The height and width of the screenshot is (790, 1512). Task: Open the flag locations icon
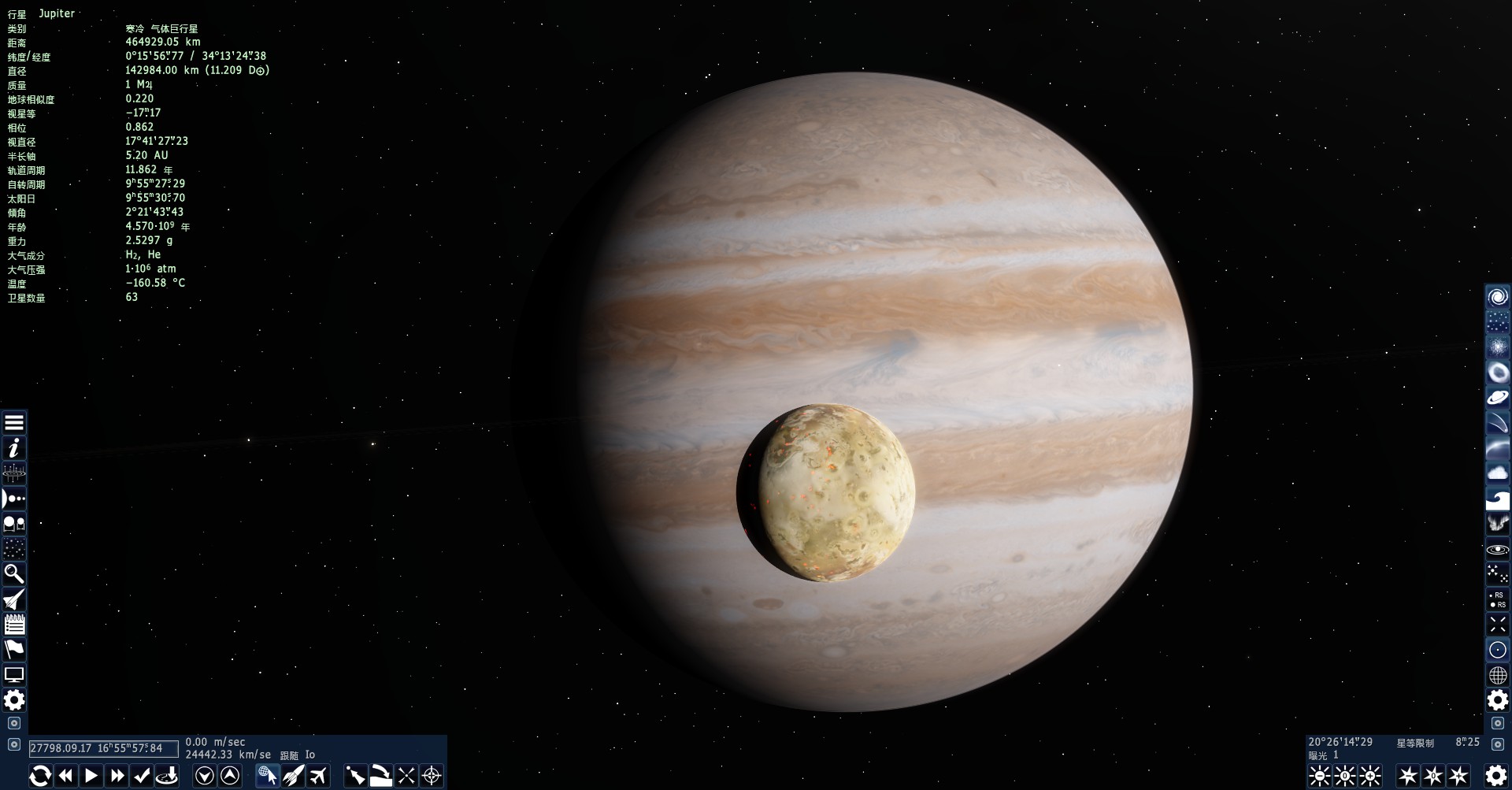(x=14, y=649)
